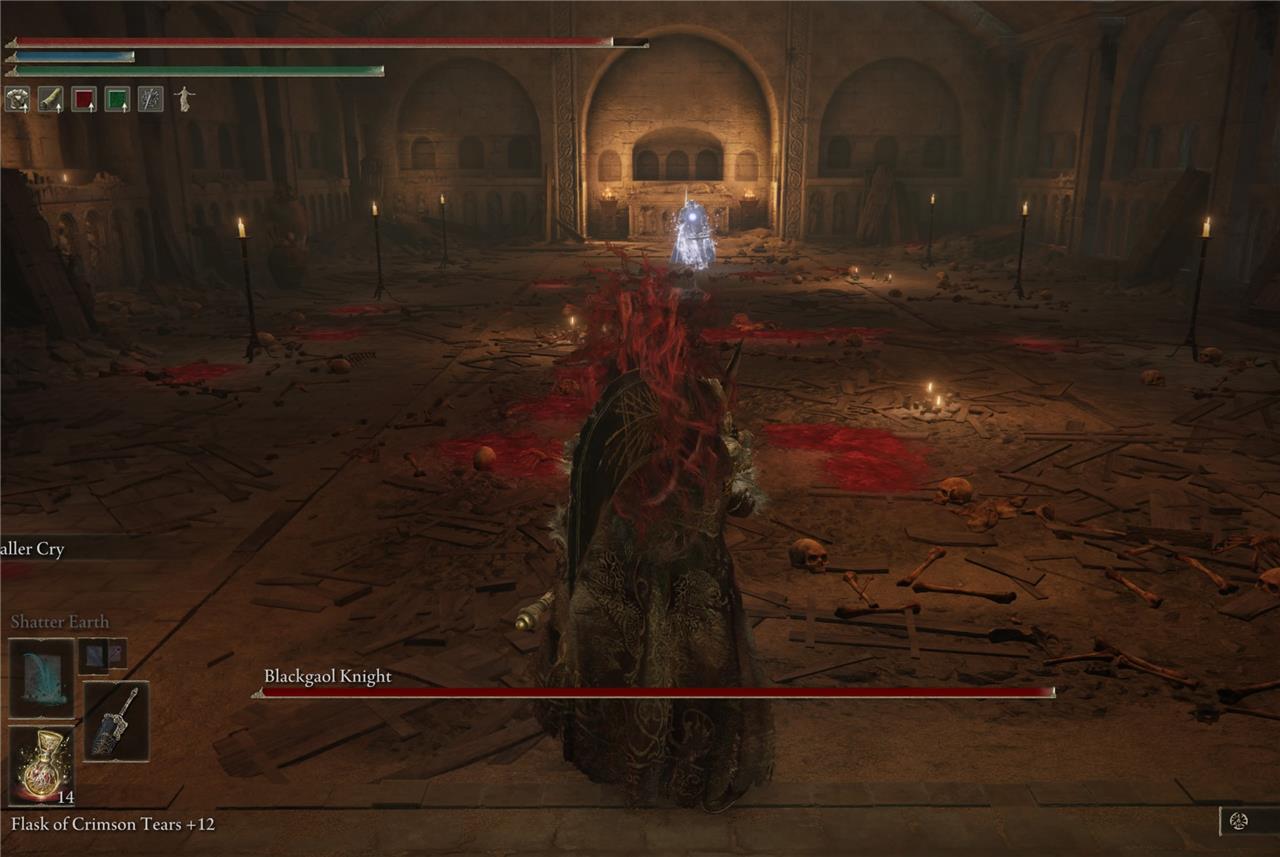This screenshot has width=1280, height=857.
Task: Select the right-hand greatsword weapon slot
Action: click(116, 721)
